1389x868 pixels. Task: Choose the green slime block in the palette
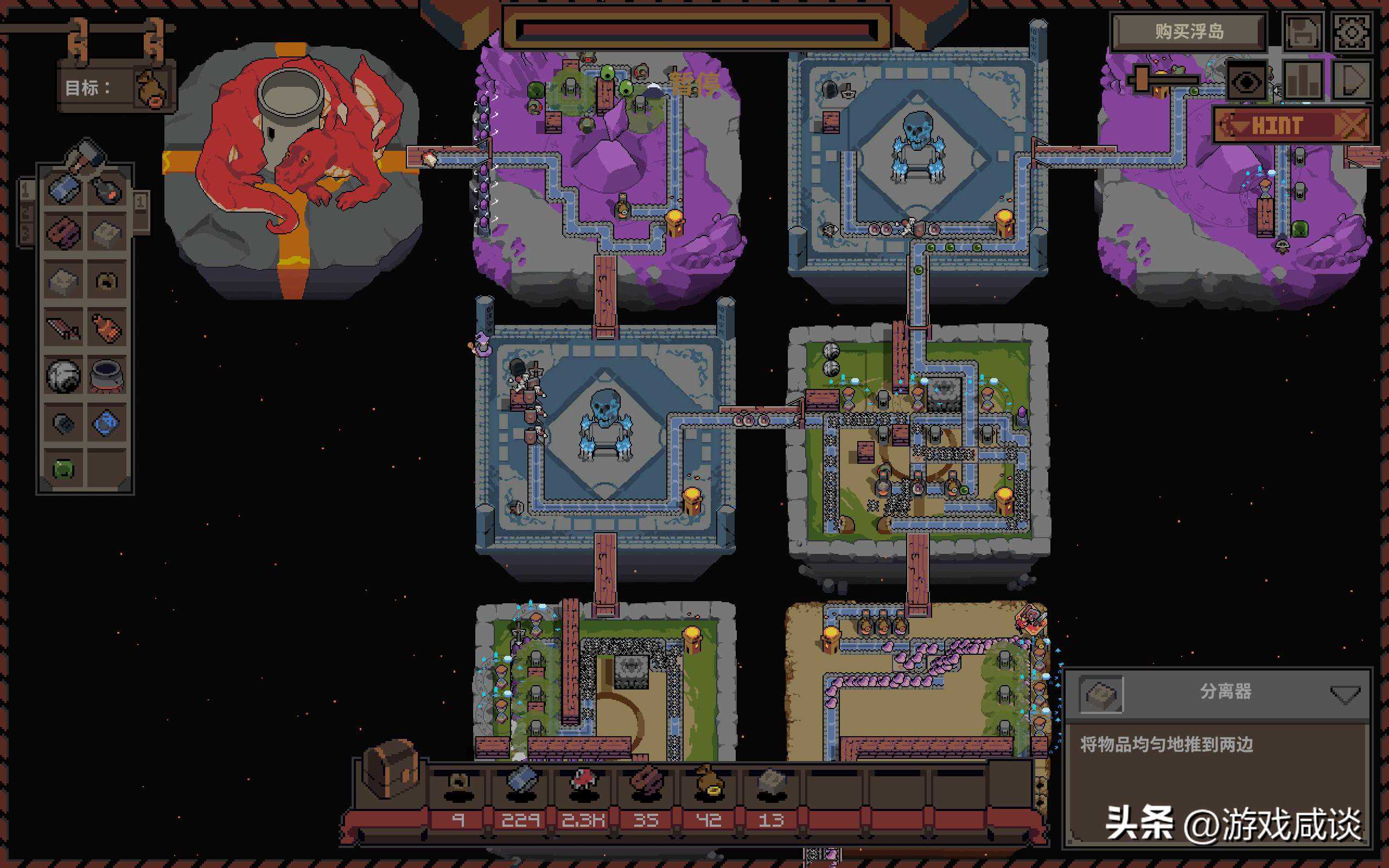tap(63, 470)
